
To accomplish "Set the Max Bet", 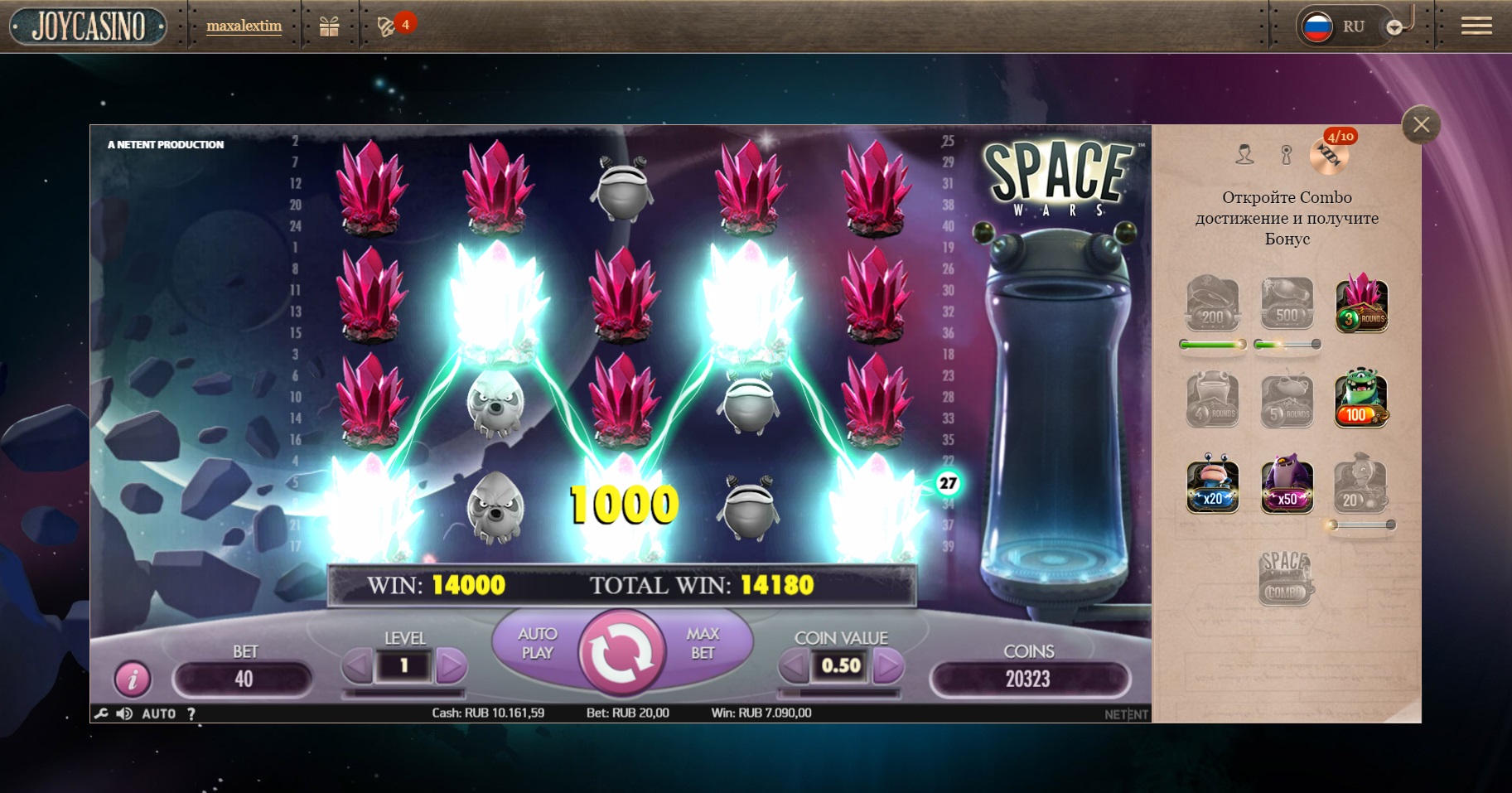I will [x=703, y=643].
